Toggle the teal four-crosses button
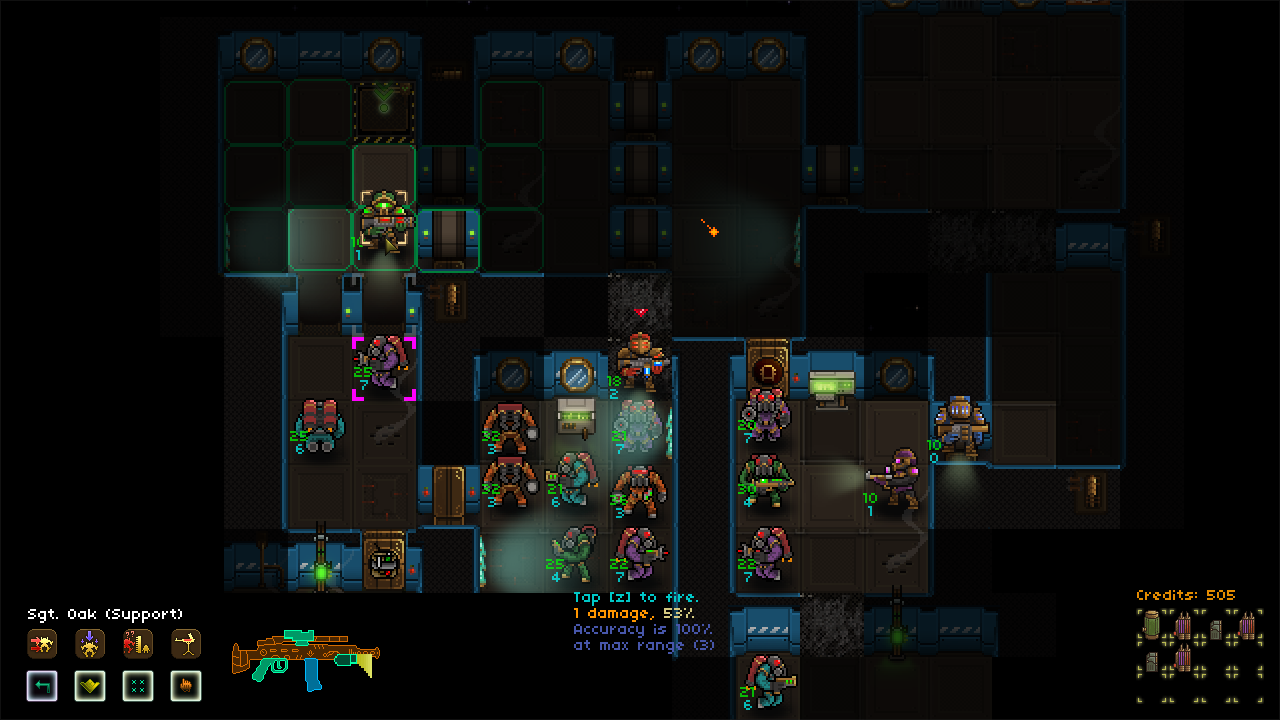 tap(138, 686)
